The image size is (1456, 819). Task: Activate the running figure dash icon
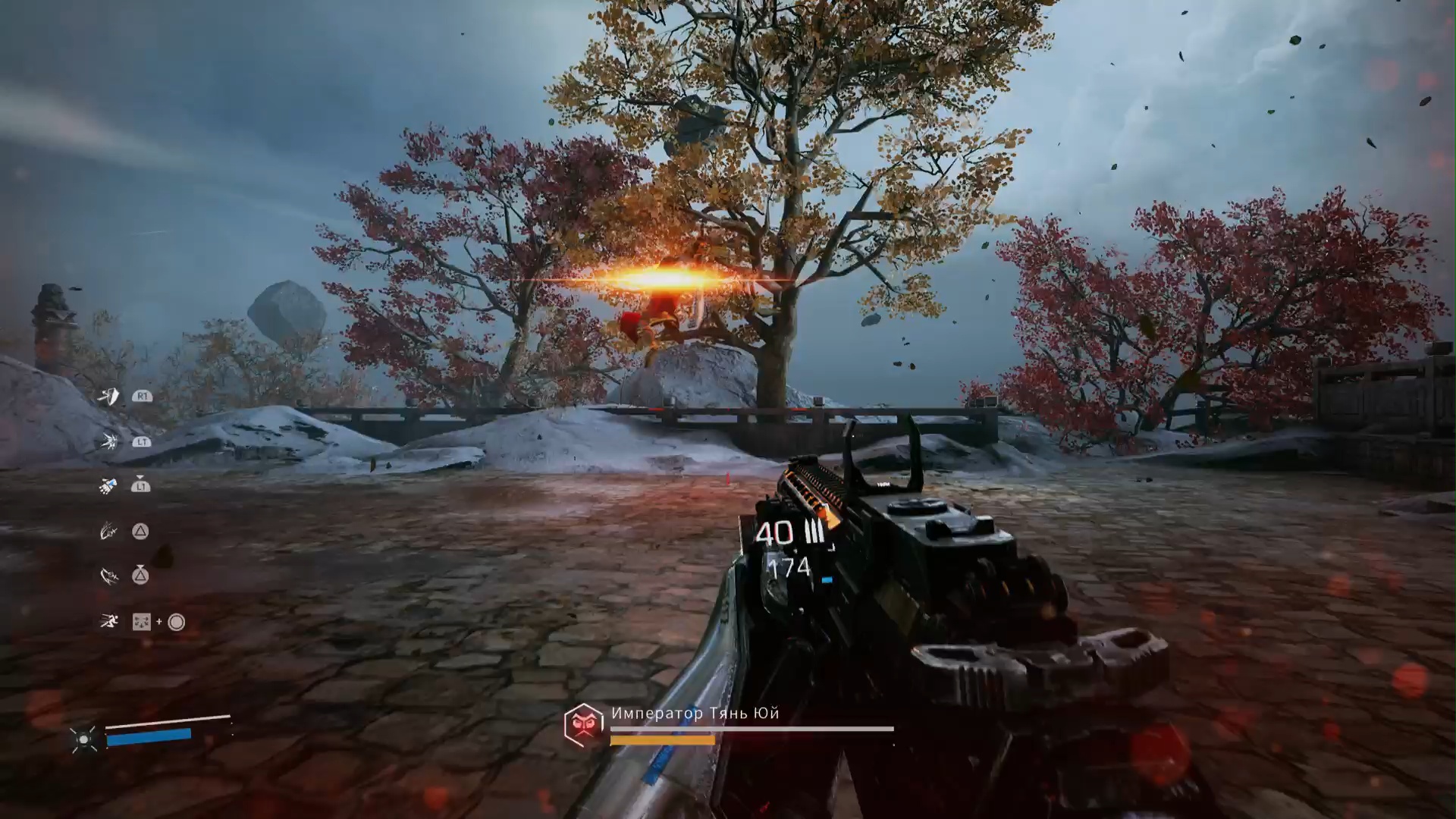click(109, 622)
